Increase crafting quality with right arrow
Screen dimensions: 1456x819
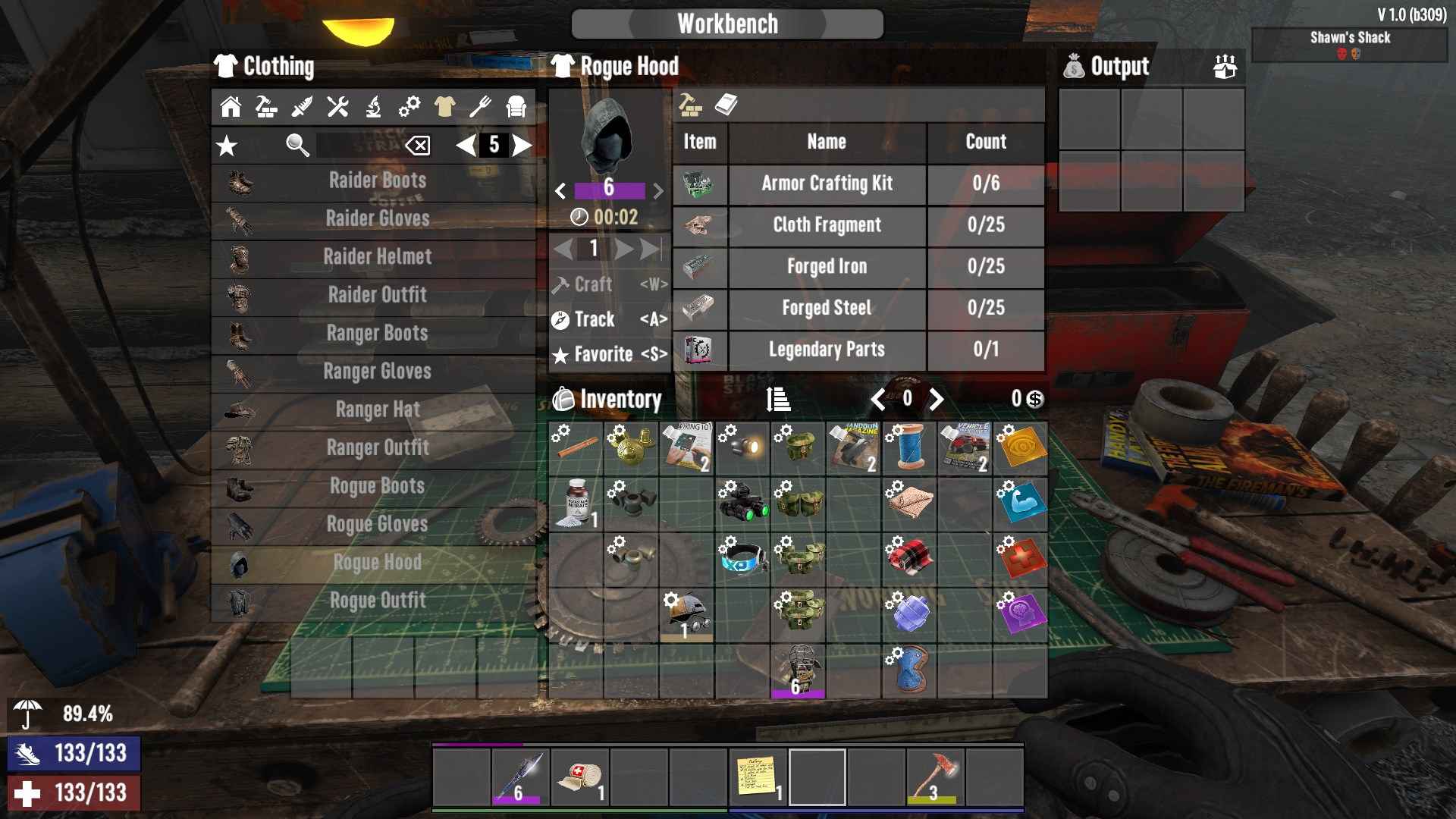(x=659, y=190)
